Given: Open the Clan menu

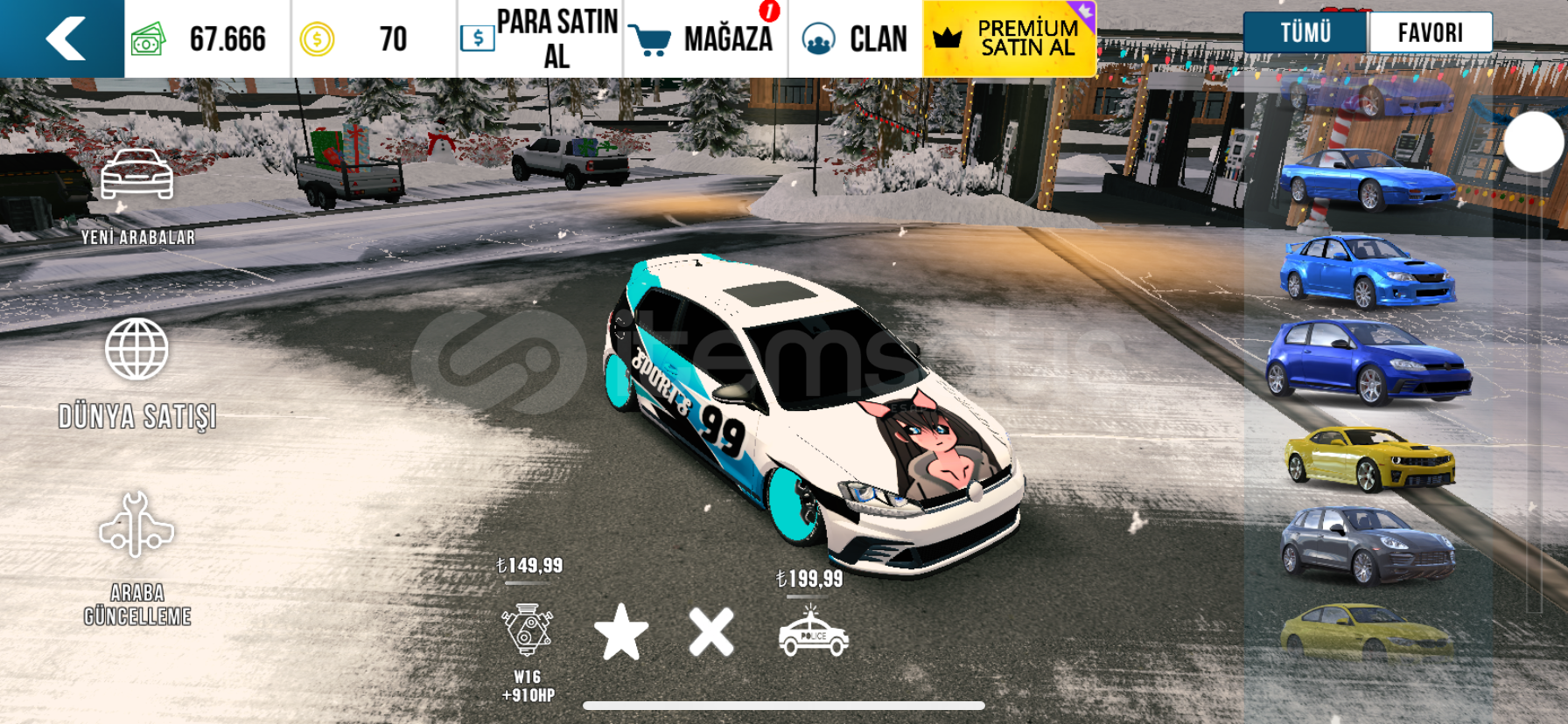Looking at the screenshot, I should [855, 38].
